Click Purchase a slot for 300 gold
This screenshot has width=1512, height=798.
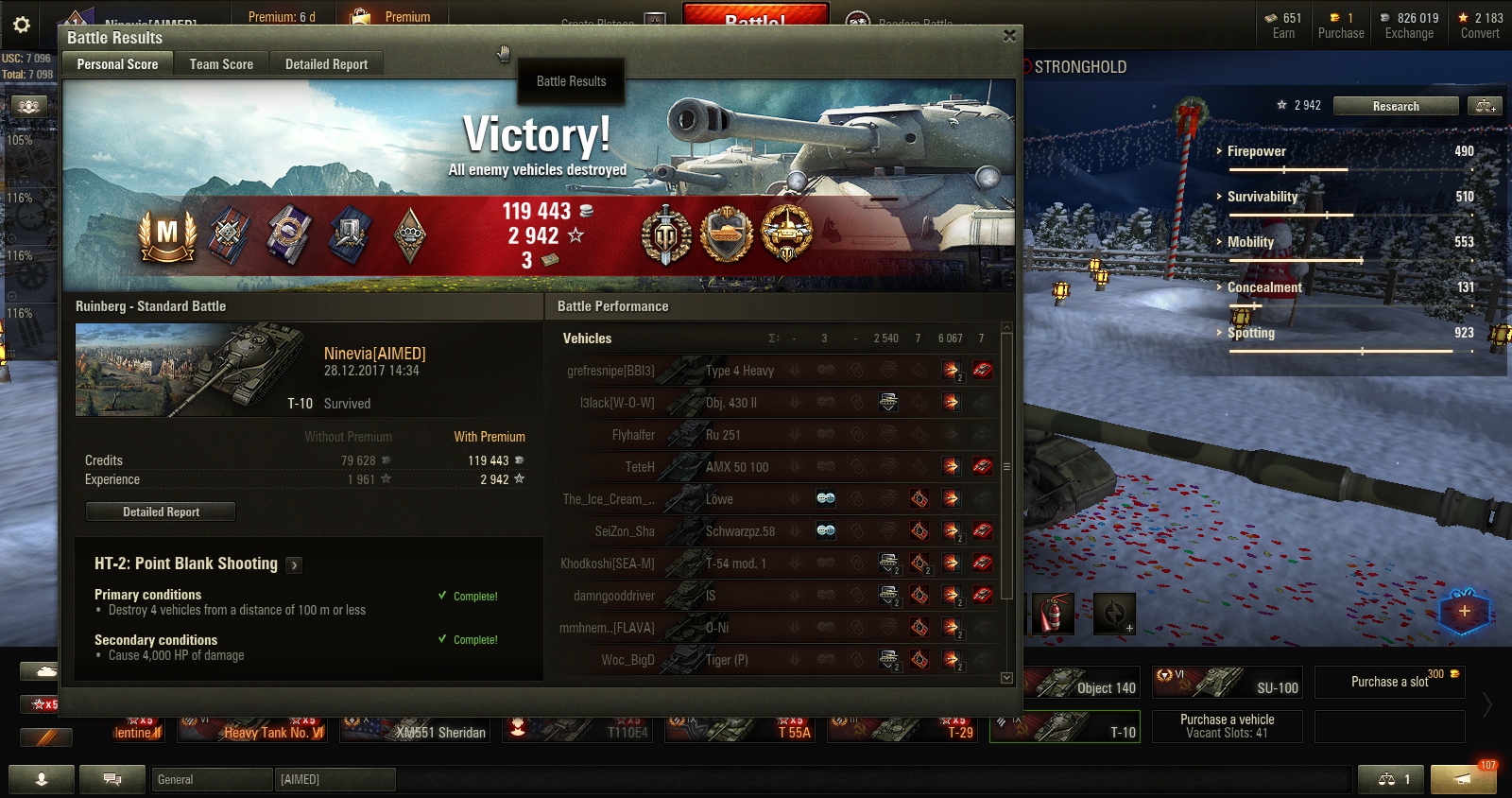tap(1388, 681)
